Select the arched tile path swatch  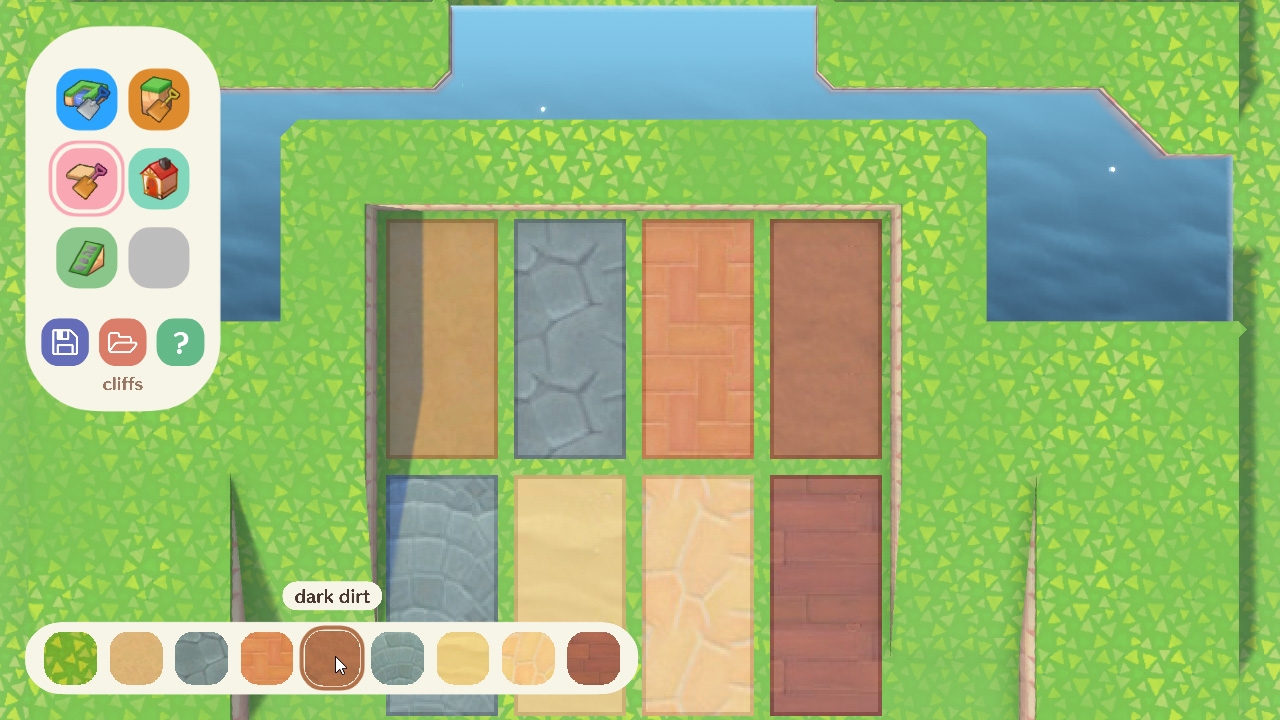528,658
